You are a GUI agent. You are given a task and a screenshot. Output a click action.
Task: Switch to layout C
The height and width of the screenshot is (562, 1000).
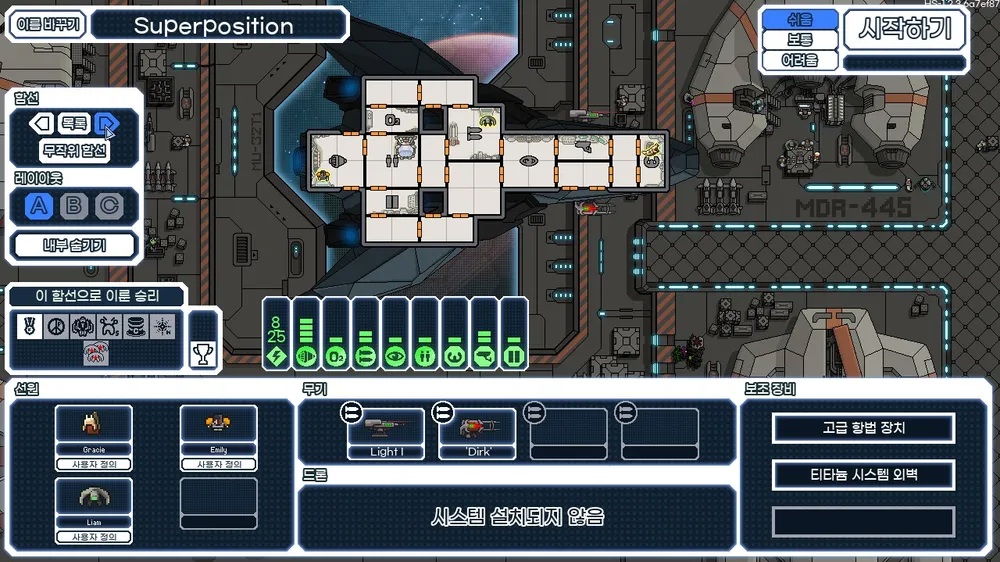(108, 206)
